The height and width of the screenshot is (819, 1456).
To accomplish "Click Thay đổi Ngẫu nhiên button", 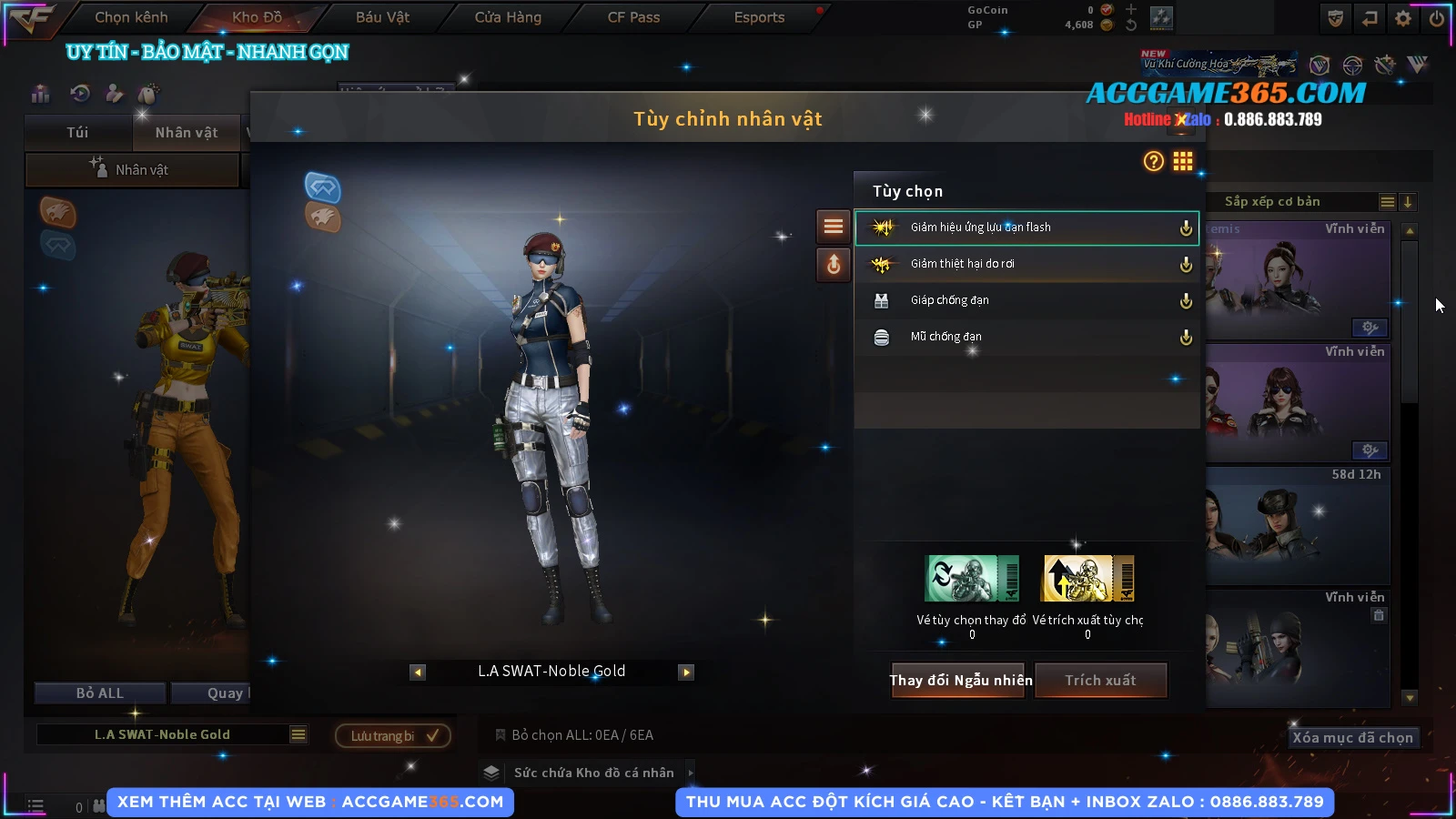I will pyautogui.click(x=960, y=681).
